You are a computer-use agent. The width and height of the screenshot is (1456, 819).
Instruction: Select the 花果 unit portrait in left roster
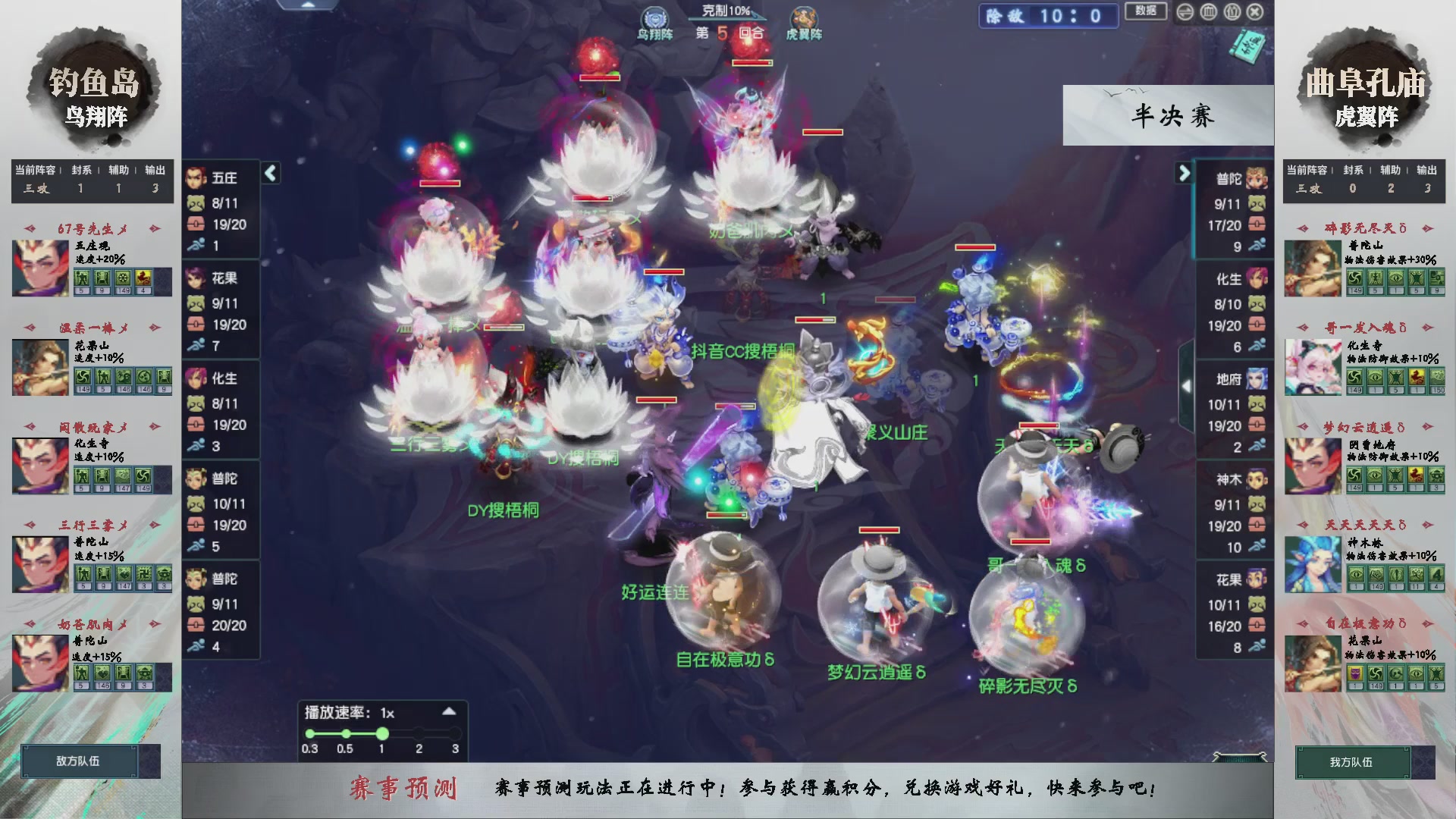198,280
